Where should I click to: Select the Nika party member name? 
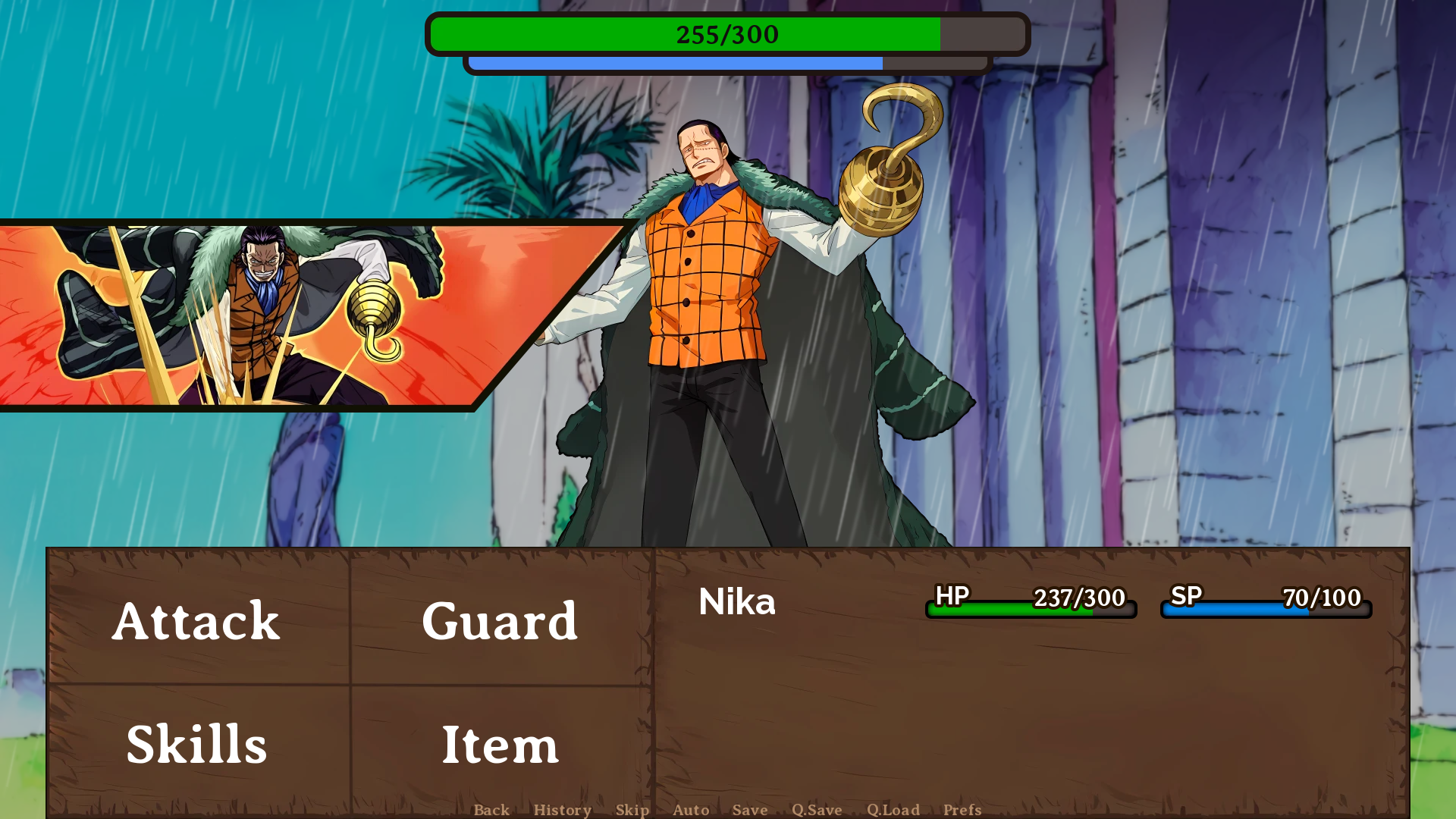coord(737,601)
